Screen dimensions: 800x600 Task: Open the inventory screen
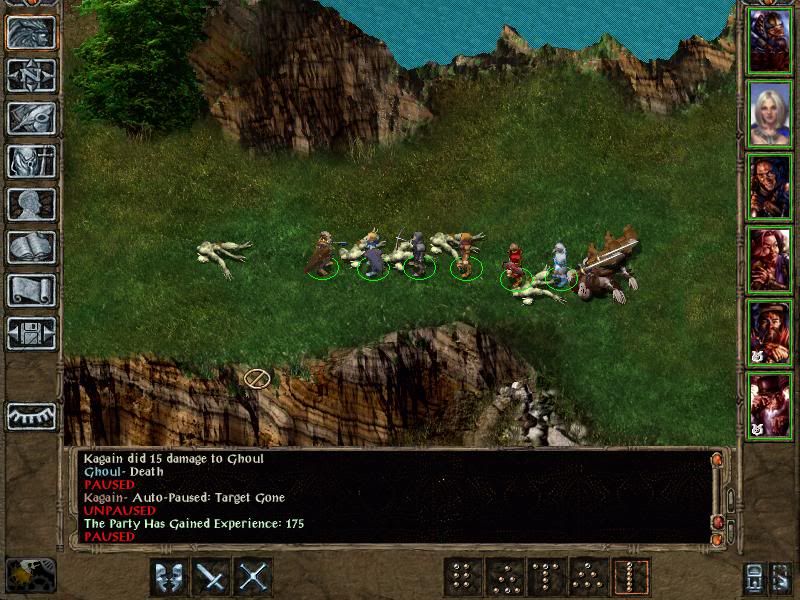[x=31, y=161]
